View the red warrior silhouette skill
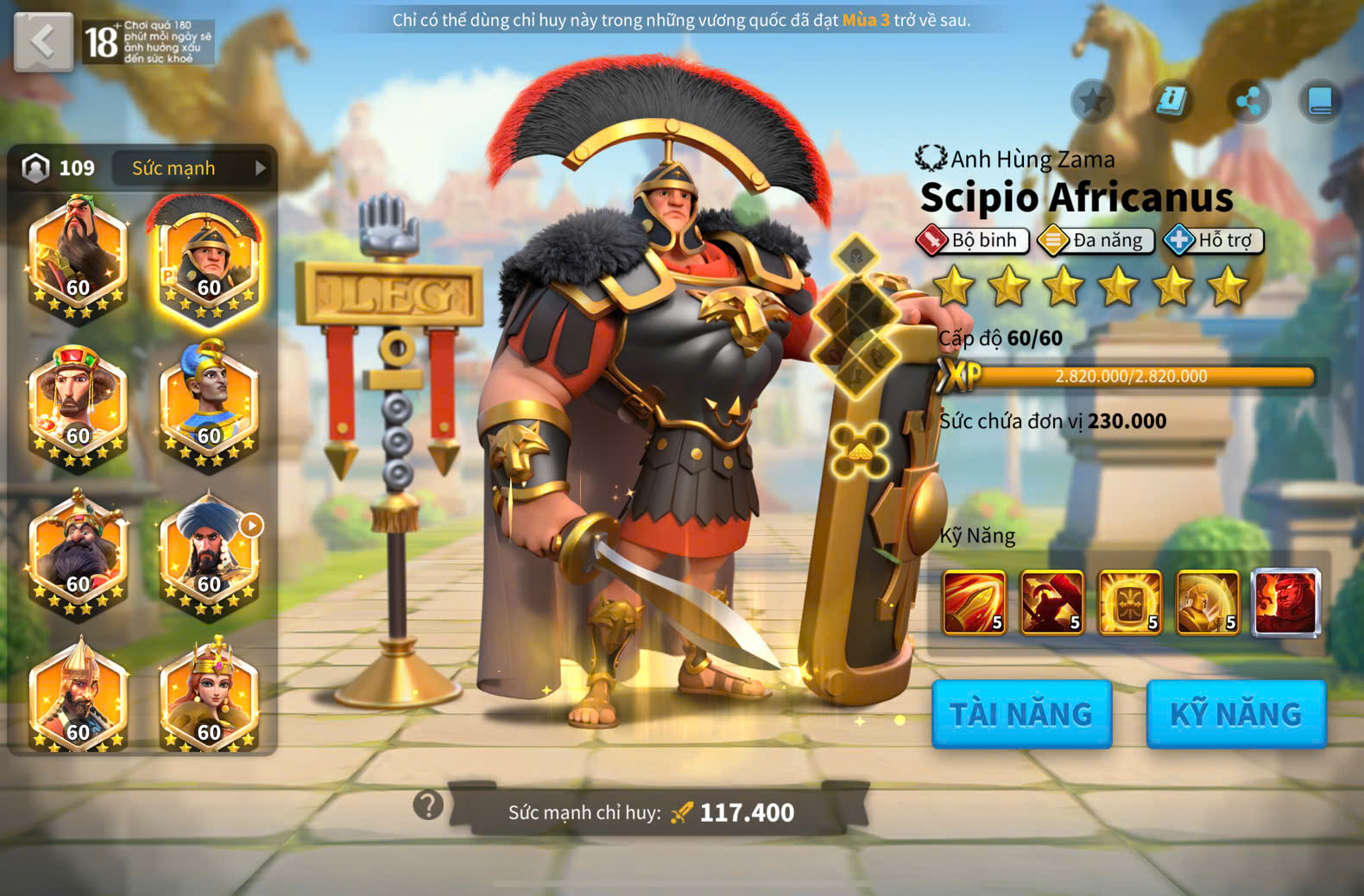Image resolution: width=1364 pixels, height=896 pixels. coord(1051,603)
